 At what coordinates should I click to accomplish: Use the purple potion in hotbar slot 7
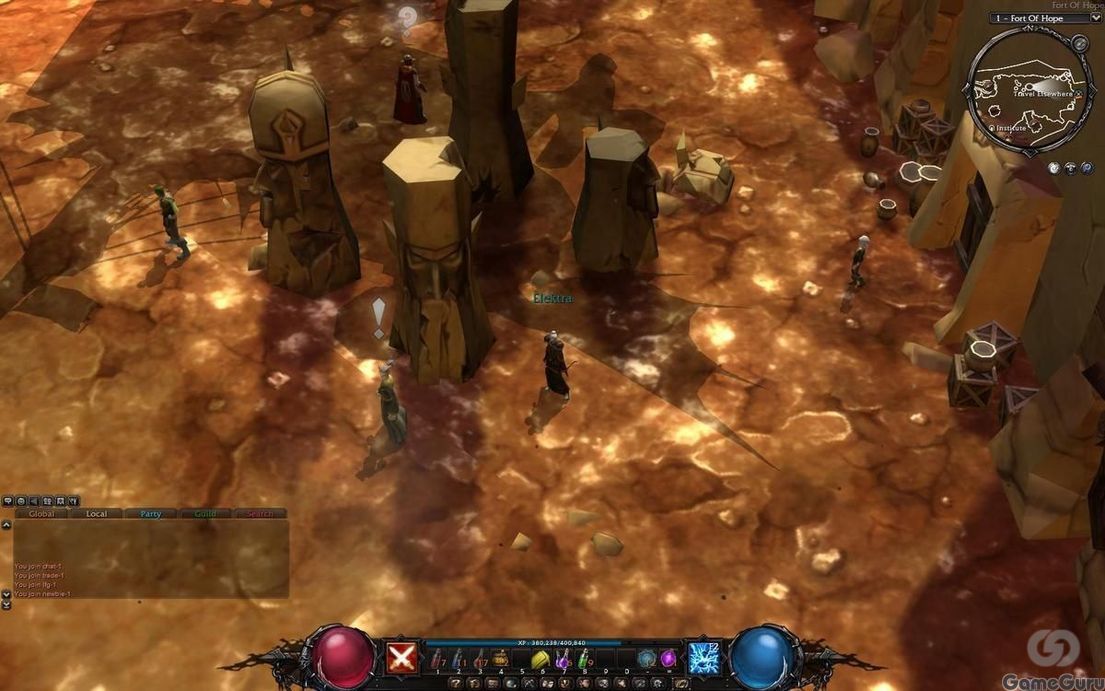pyautogui.click(x=563, y=659)
